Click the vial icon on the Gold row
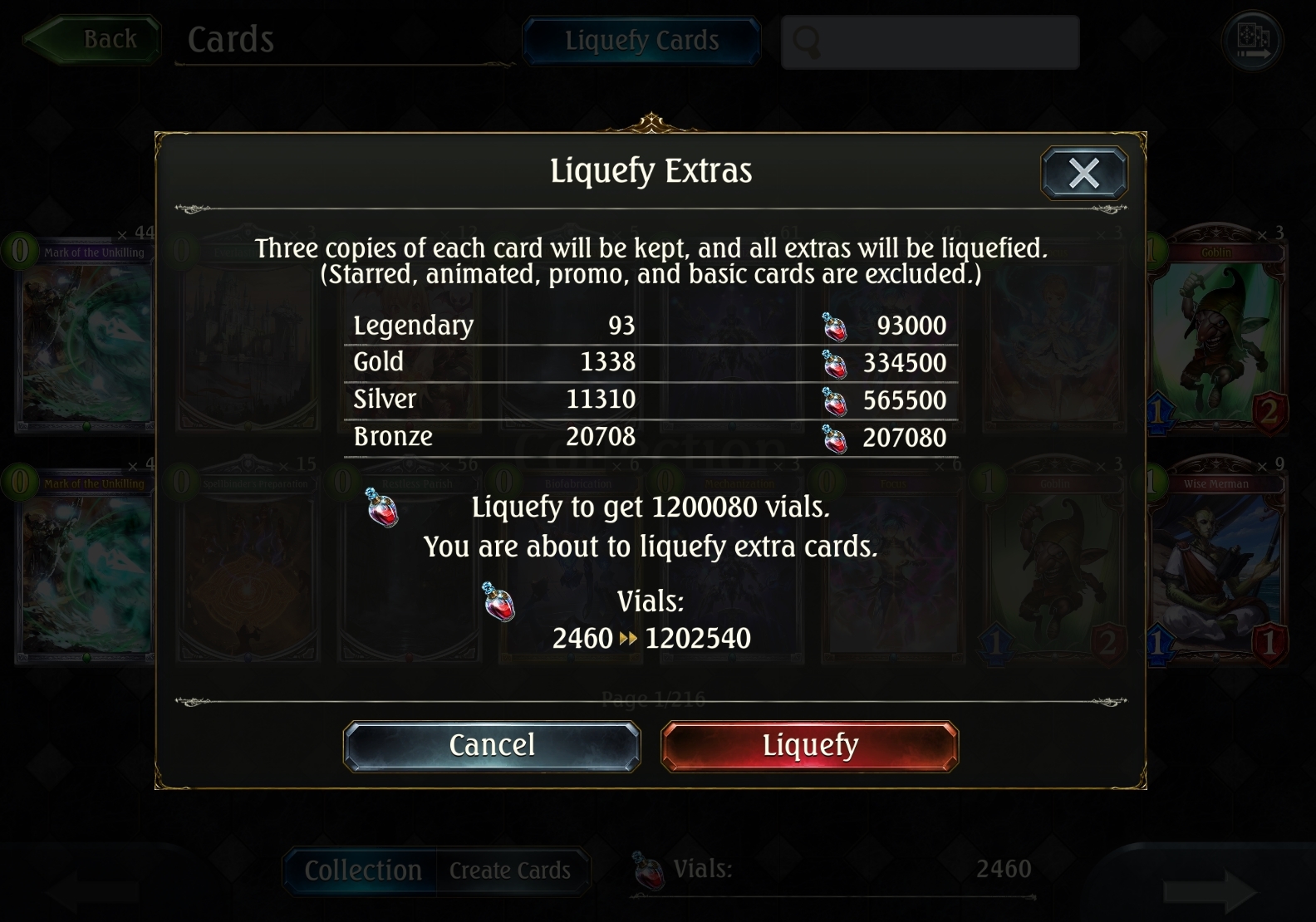Screen dimensions: 1316x922 [836, 362]
